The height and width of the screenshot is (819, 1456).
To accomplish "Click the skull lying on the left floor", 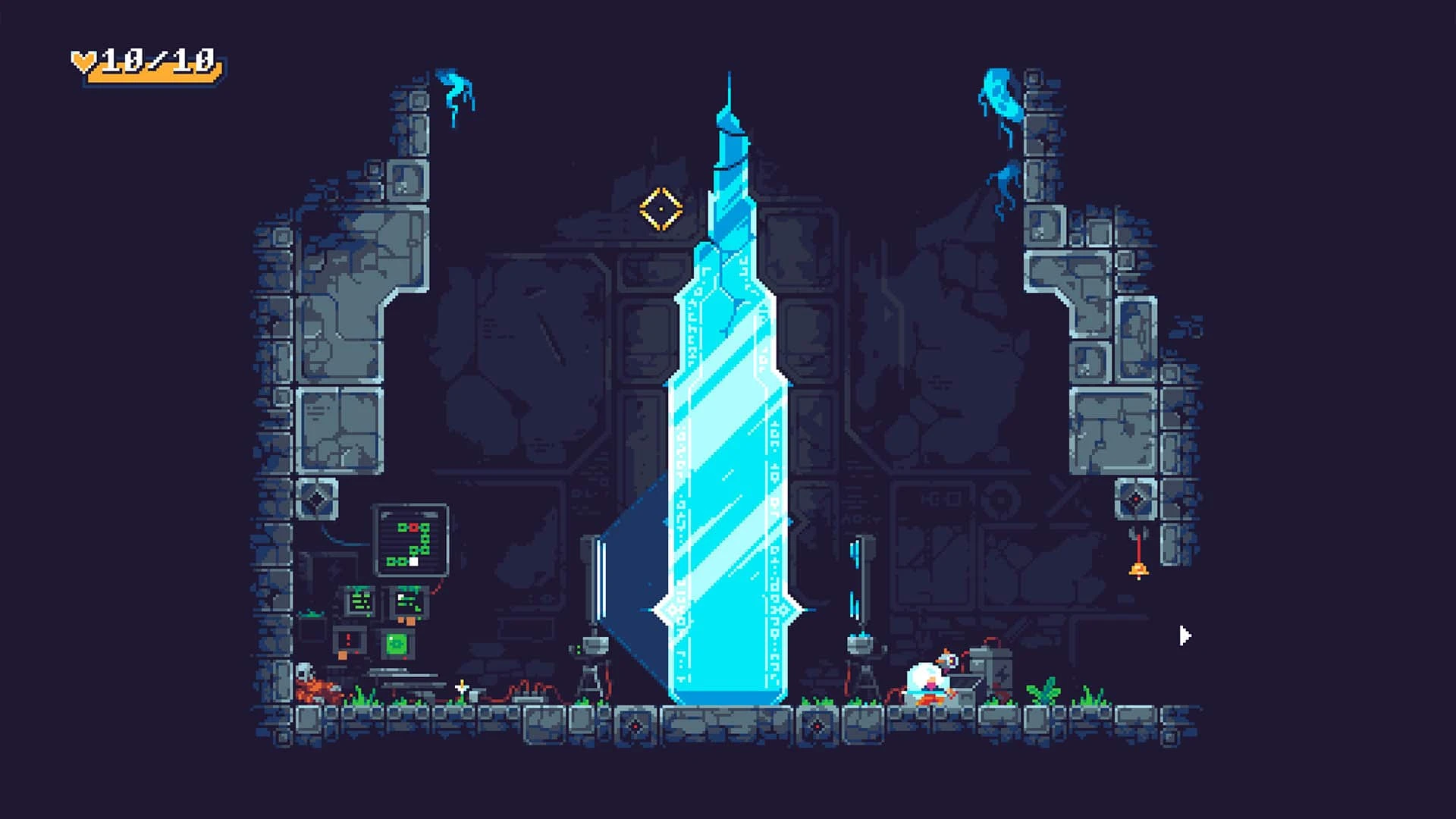I will coord(303,673).
